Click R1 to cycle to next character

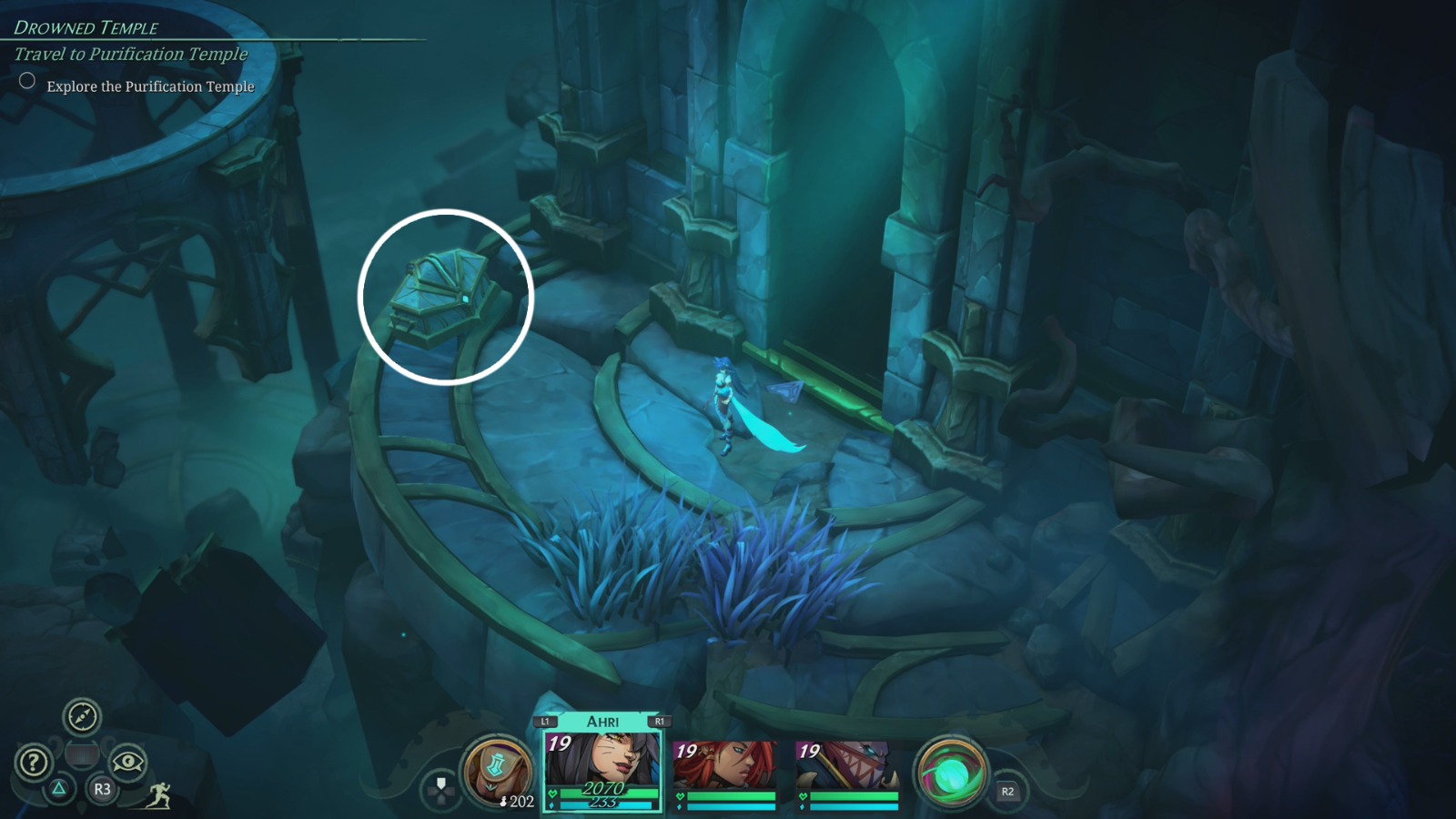(662, 720)
